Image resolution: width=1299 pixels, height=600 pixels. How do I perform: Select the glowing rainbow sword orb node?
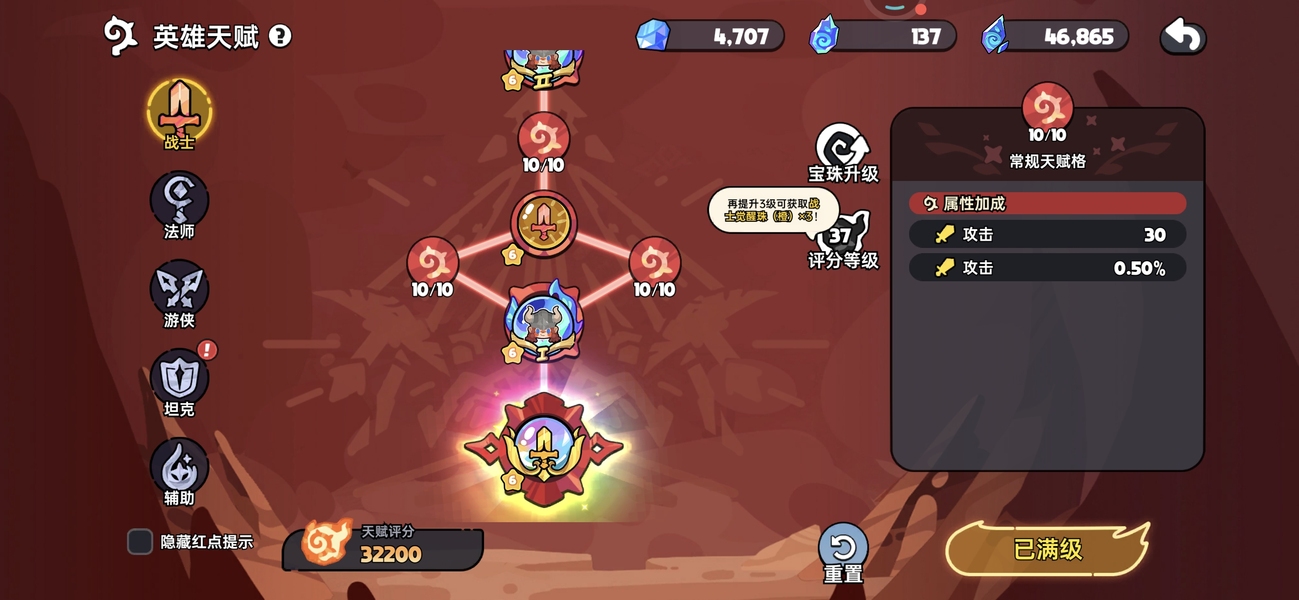[x=543, y=449]
